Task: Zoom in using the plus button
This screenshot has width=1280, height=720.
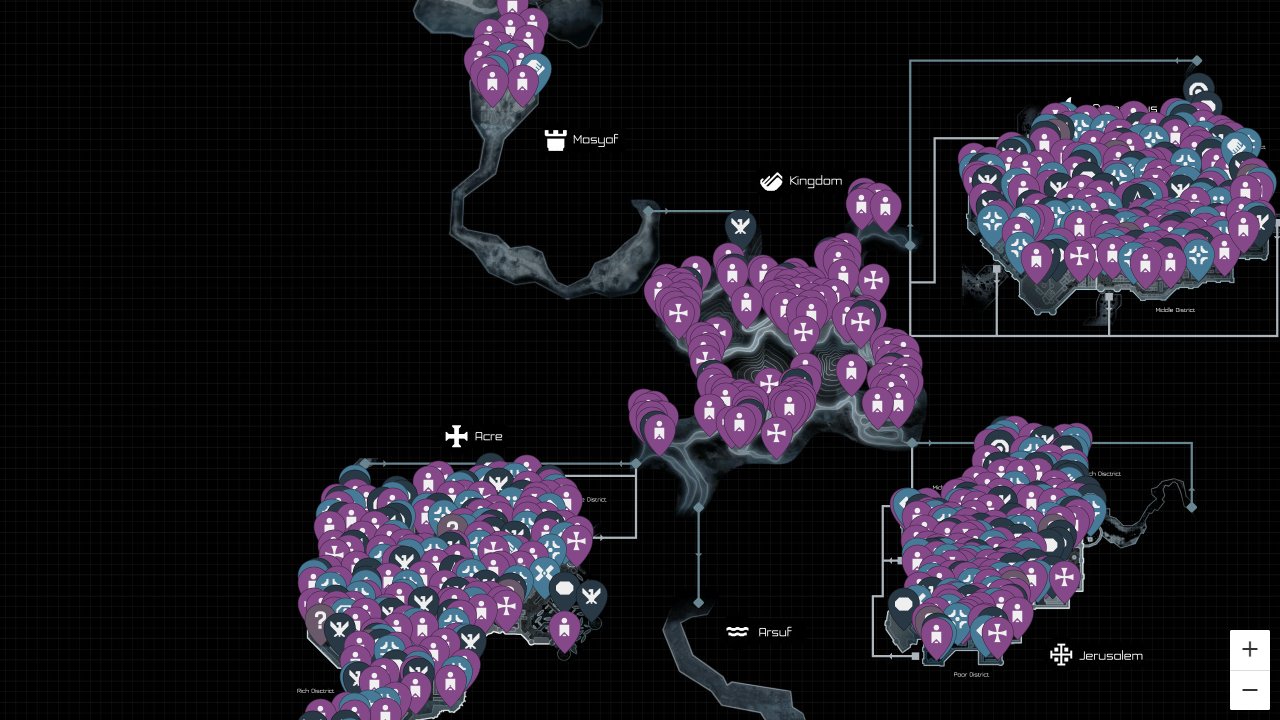Action: (1250, 649)
